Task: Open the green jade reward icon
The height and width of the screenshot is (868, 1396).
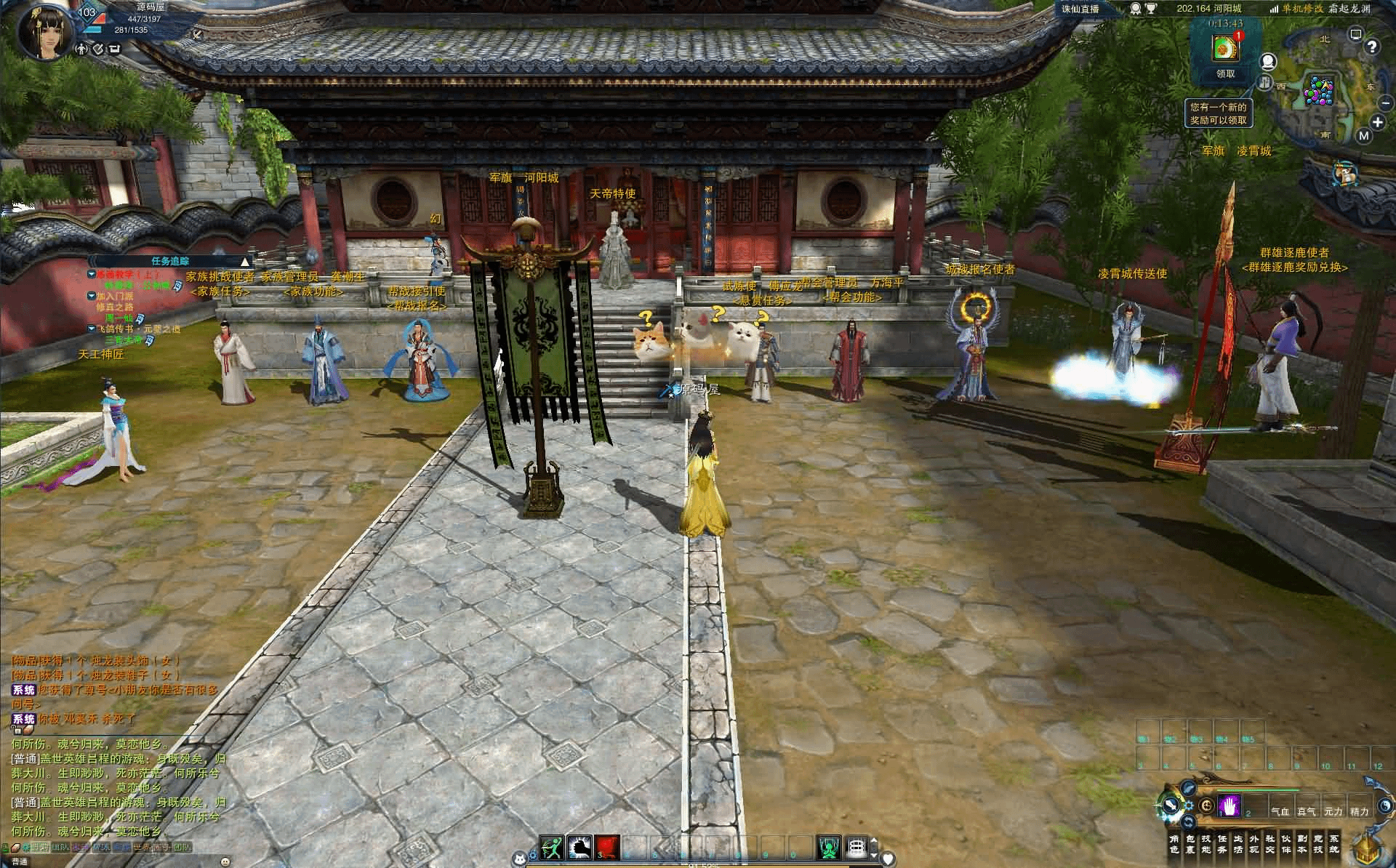Action: [x=1225, y=48]
